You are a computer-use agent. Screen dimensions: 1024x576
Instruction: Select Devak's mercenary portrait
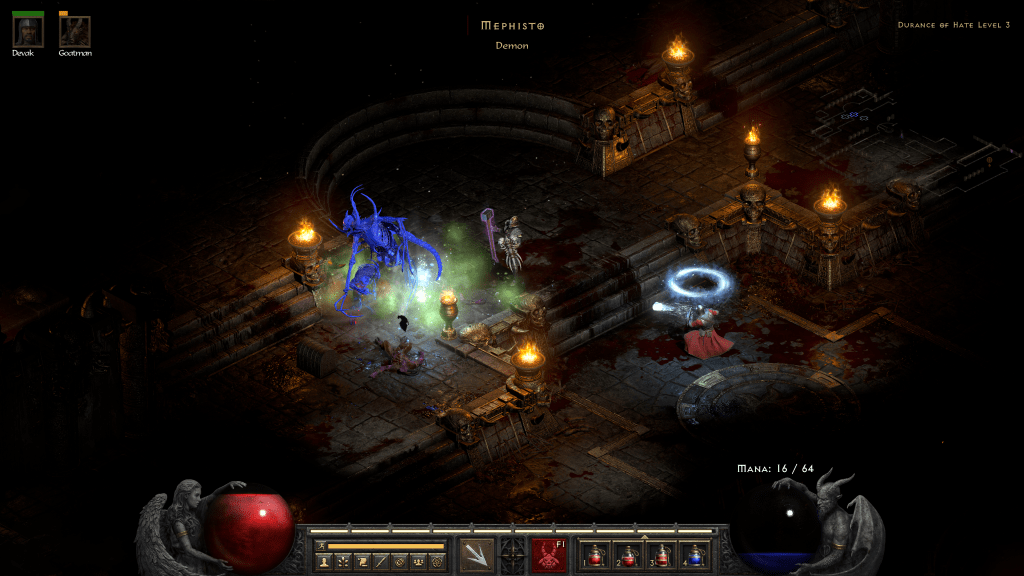point(27,31)
